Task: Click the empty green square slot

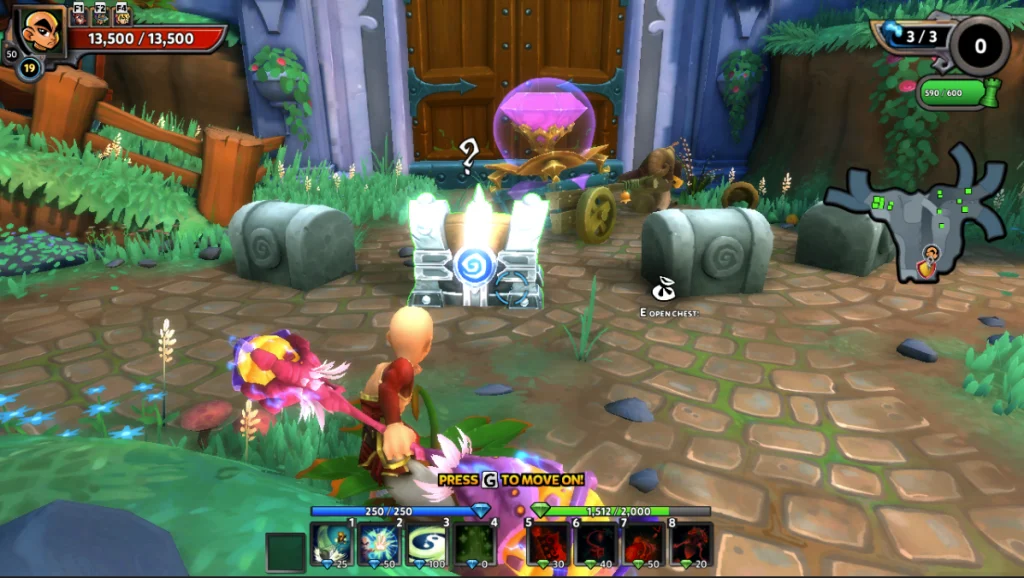Action: 284,551
